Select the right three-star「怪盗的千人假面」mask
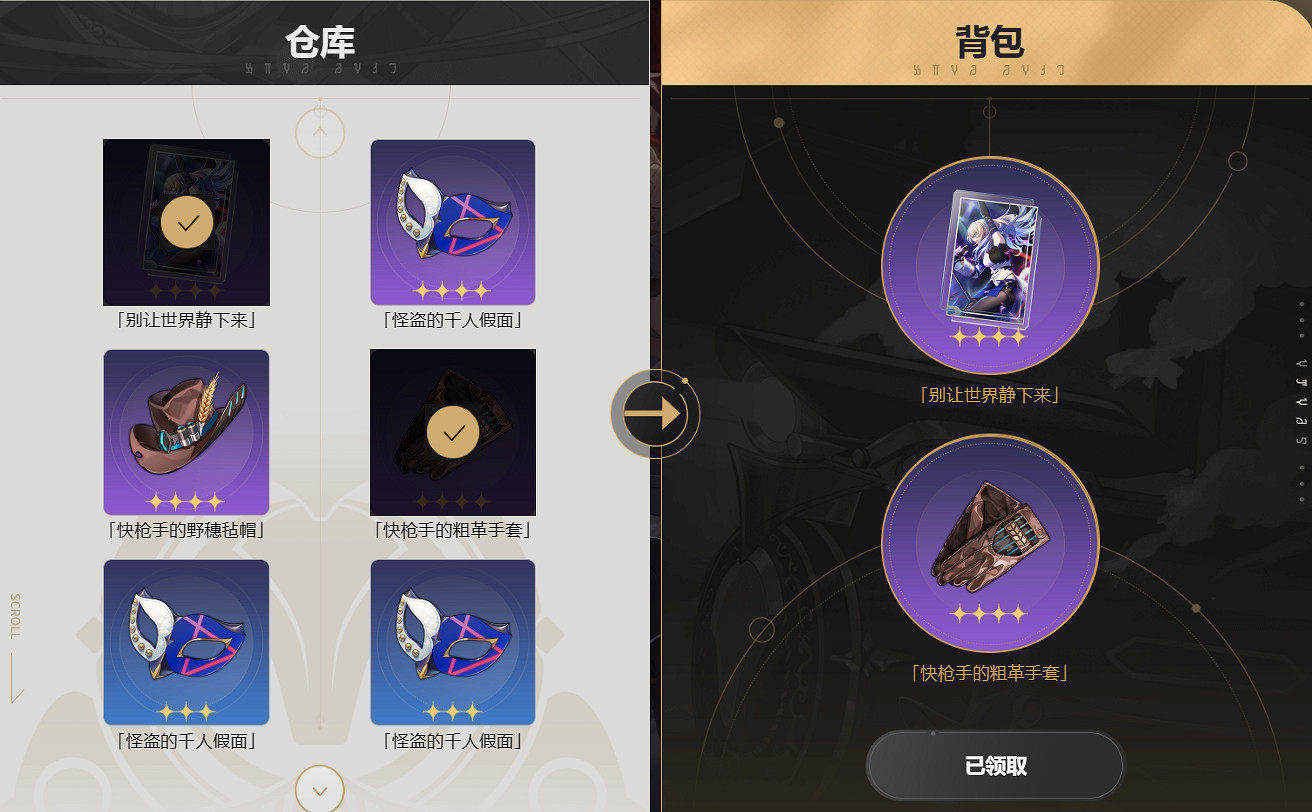Image resolution: width=1312 pixels, height=812 pixels. (x=452, y=641)
